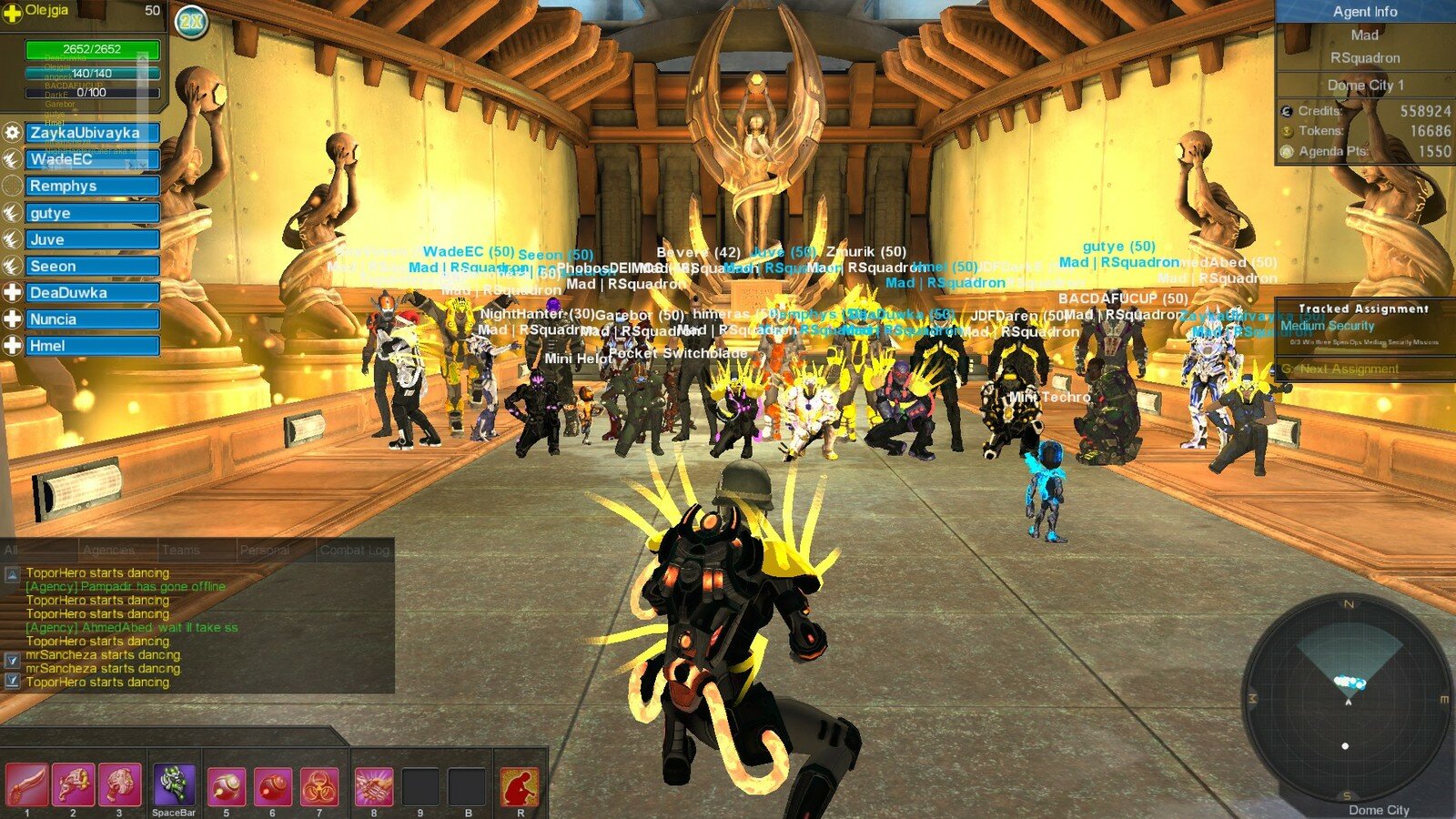Activate the crouching figure ability on R
This screenshot has height=819, width=1456.
[520, 785]
